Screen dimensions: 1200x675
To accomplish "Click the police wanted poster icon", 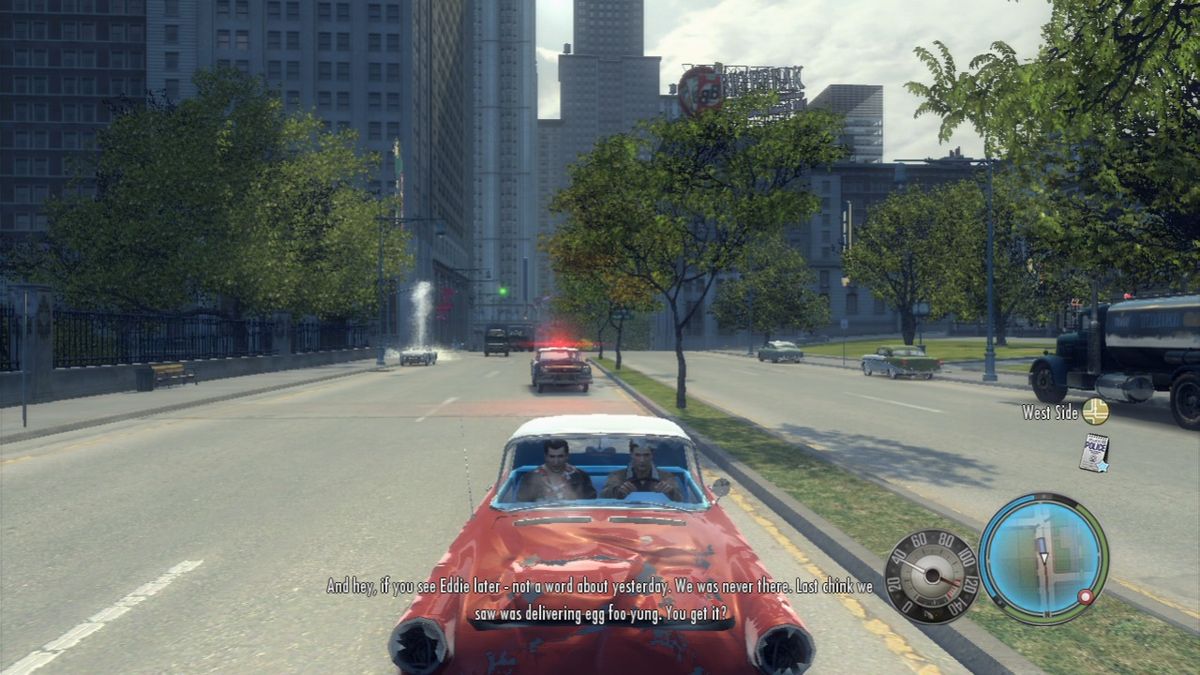I will 1094,452.
